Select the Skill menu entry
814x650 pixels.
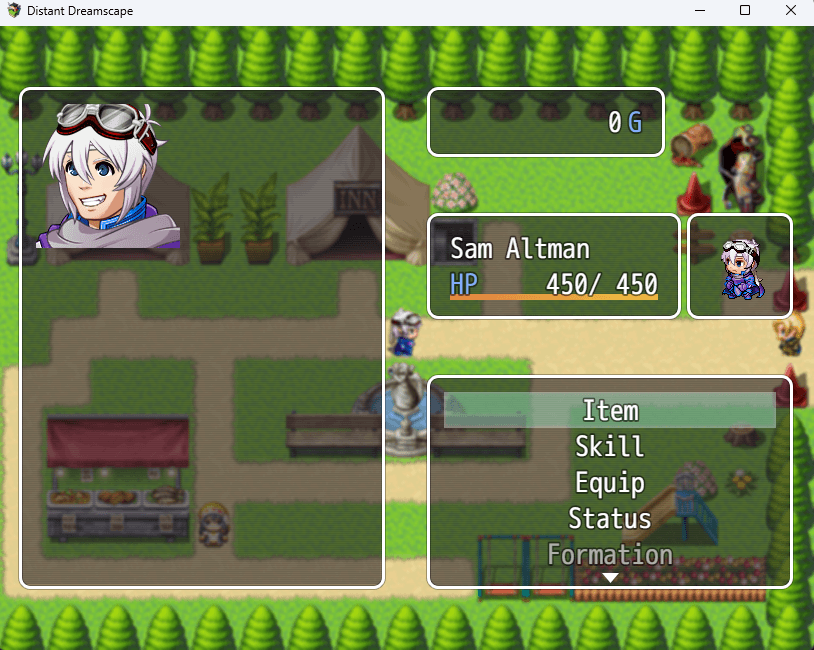[x=610, y=447]
